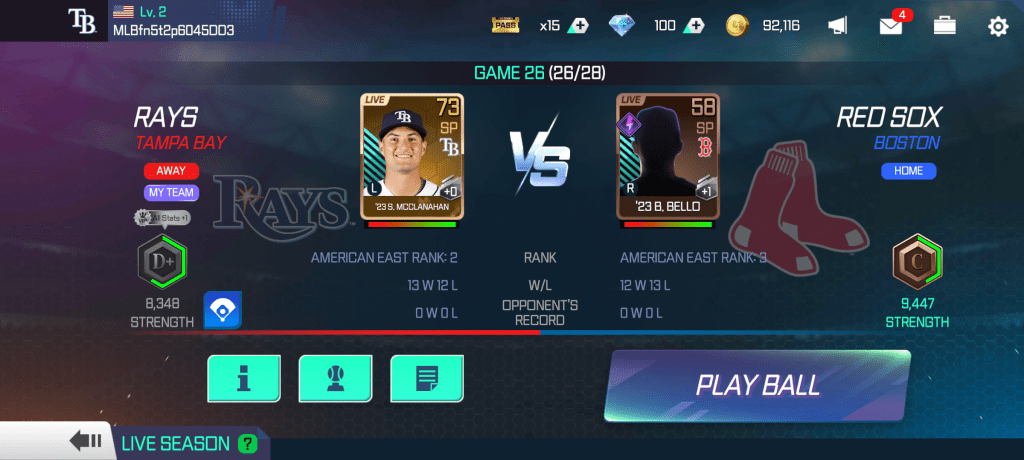Tap the Red Sox C strength badge
Viewport: 1024px width, 460px height.
coord(917,262)
